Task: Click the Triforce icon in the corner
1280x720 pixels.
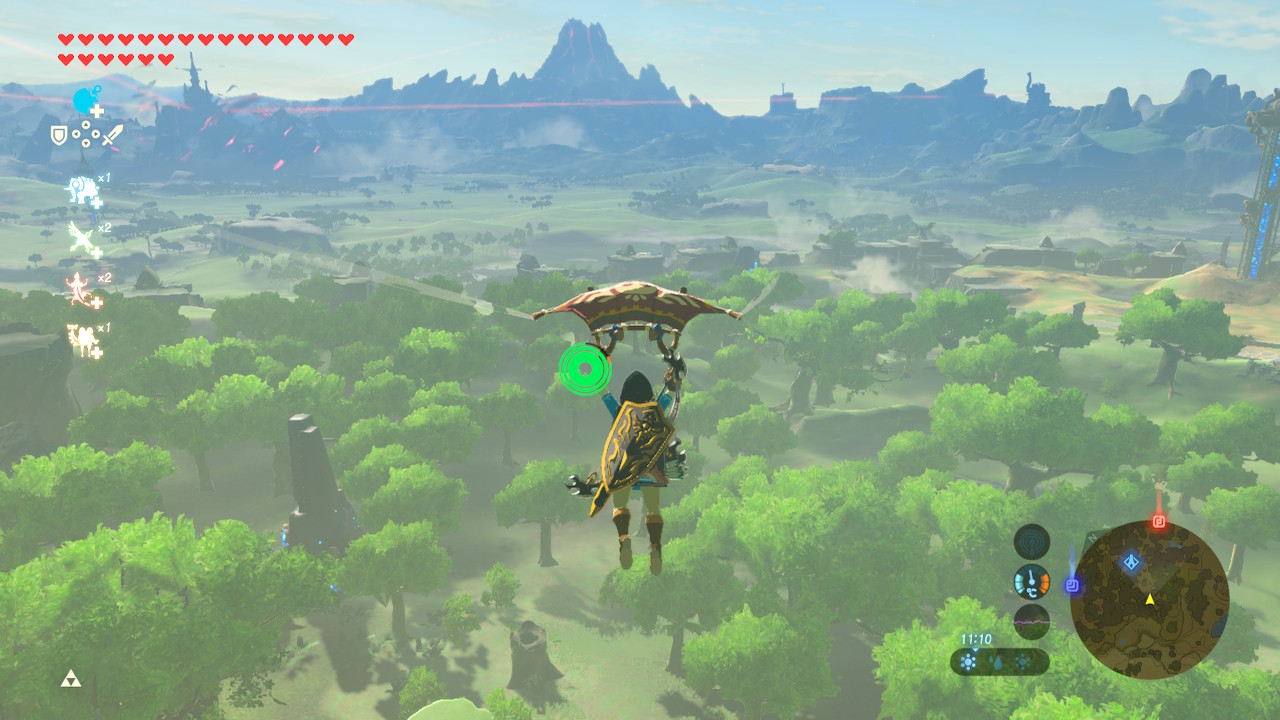Action: tap(70, 680)
